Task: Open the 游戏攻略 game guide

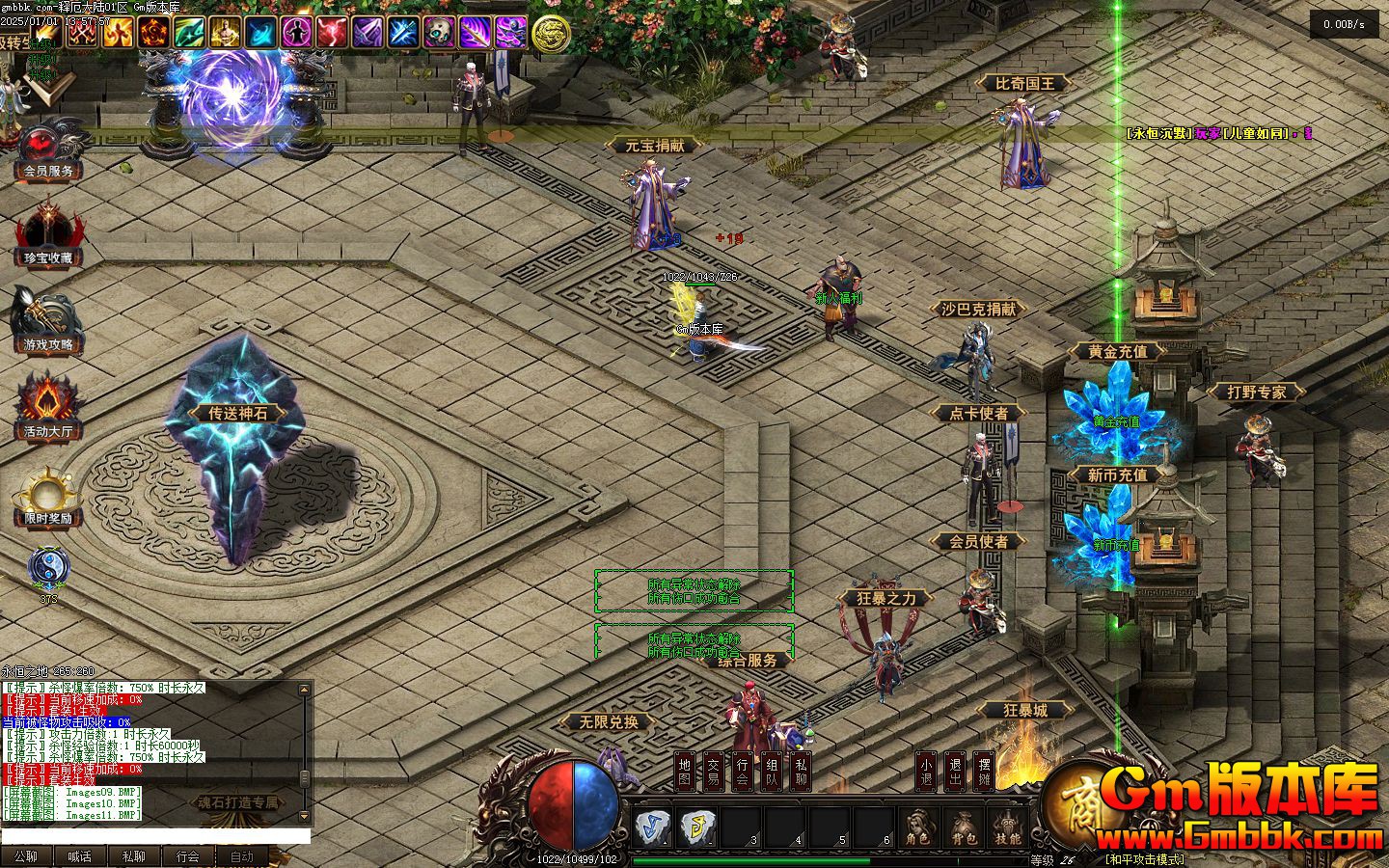Action: pos(48,323)
